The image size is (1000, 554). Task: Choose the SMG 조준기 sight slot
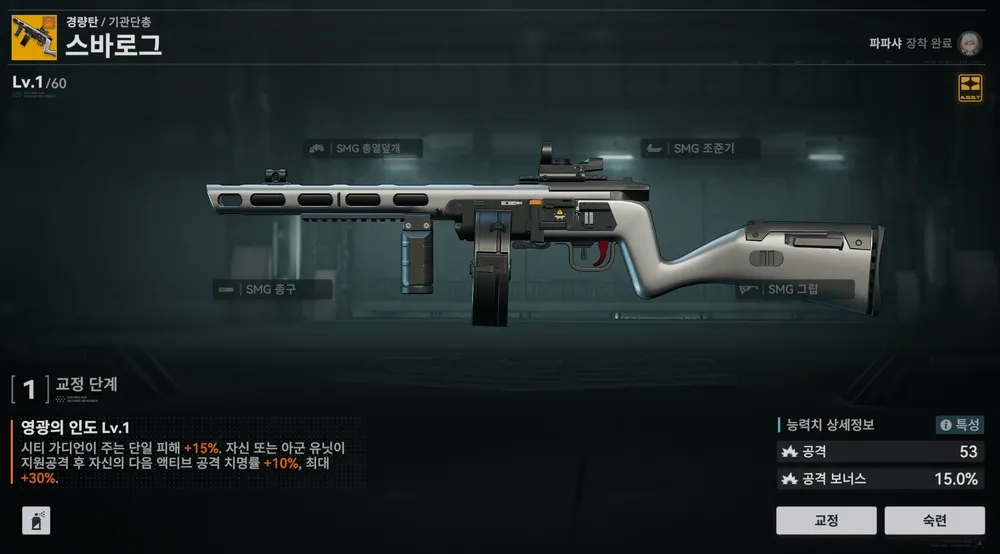701,149
